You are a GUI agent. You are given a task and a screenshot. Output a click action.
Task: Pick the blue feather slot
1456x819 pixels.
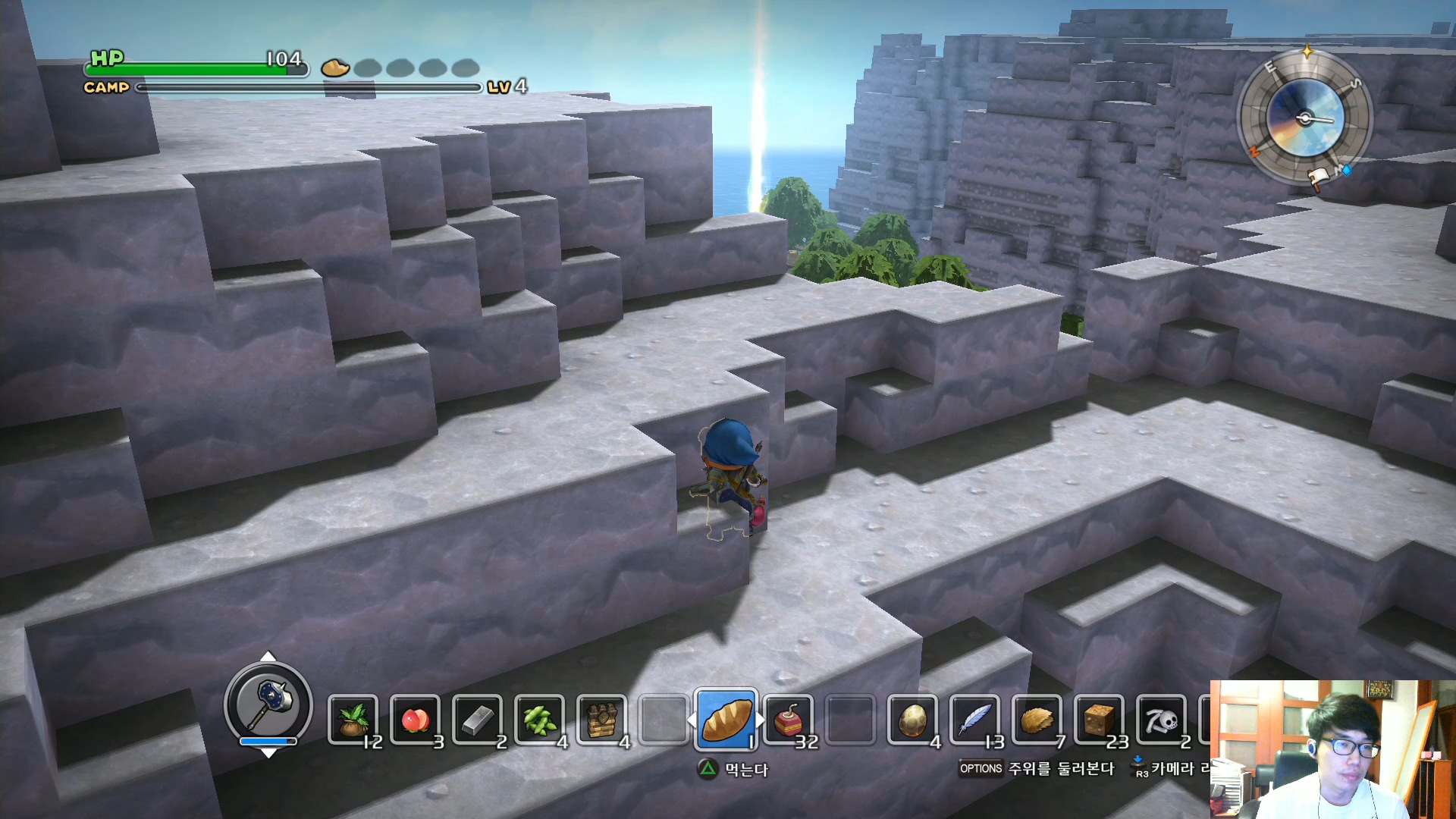coord(974,720)
